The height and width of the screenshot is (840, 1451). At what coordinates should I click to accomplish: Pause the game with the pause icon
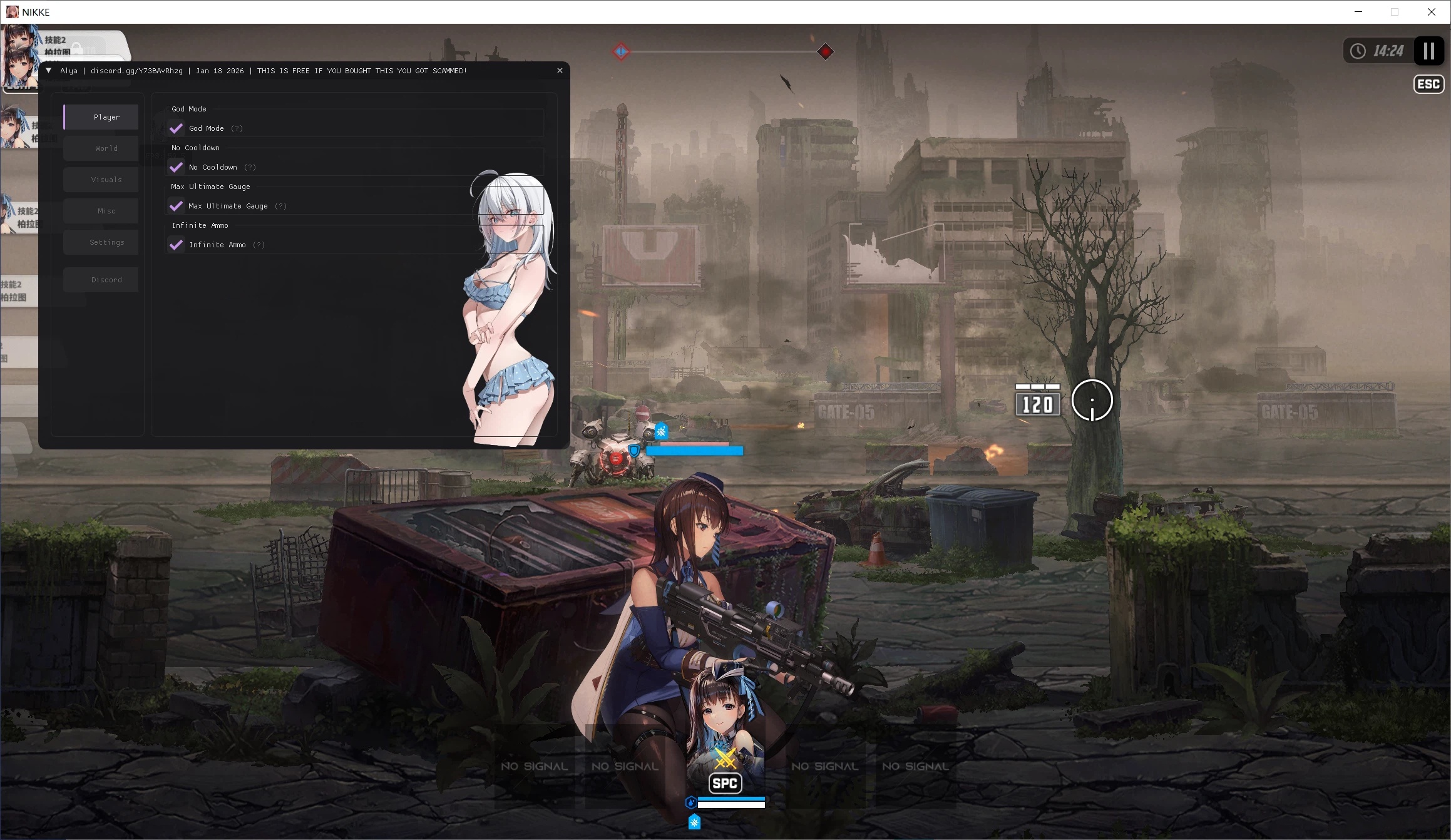click(1428, 51)
